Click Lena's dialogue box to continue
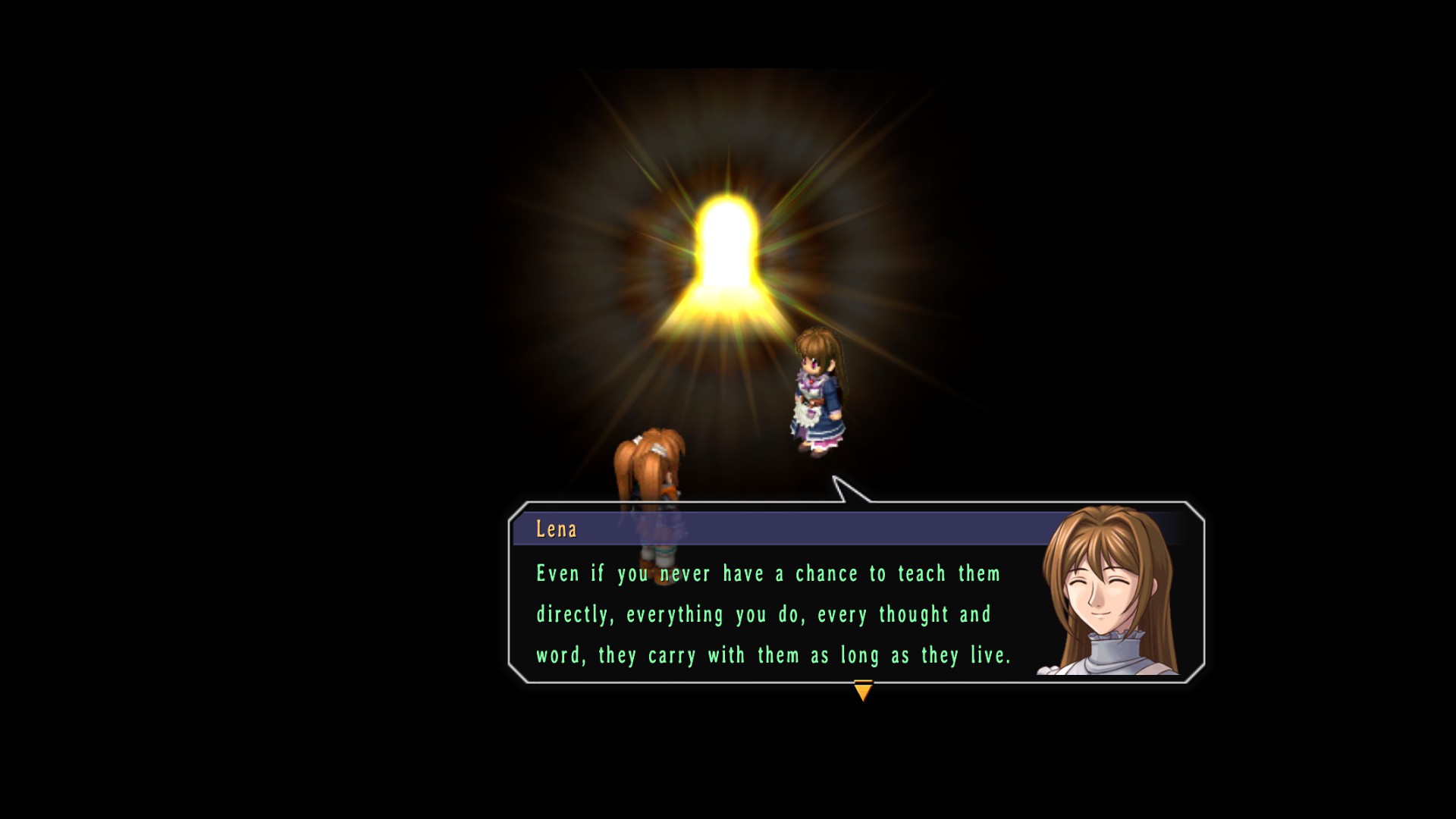1456x819 pixels. pos(773,613)
